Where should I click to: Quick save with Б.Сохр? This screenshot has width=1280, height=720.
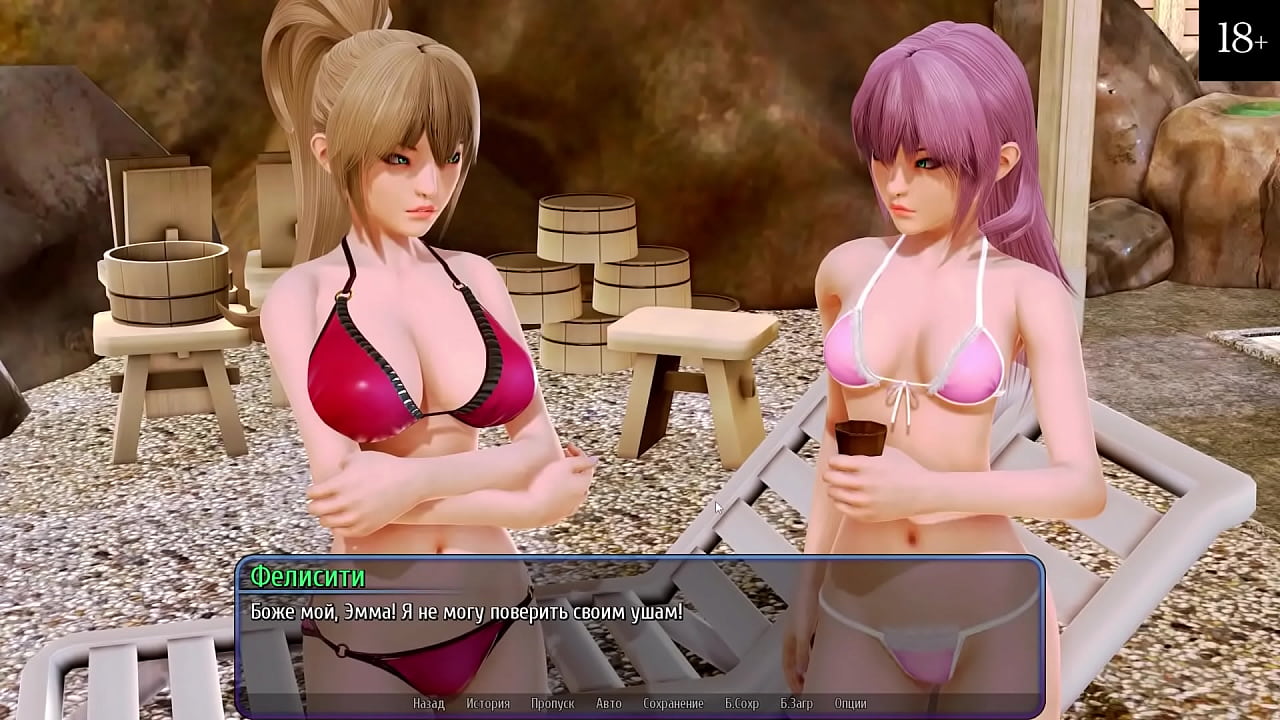pos(742,704)
